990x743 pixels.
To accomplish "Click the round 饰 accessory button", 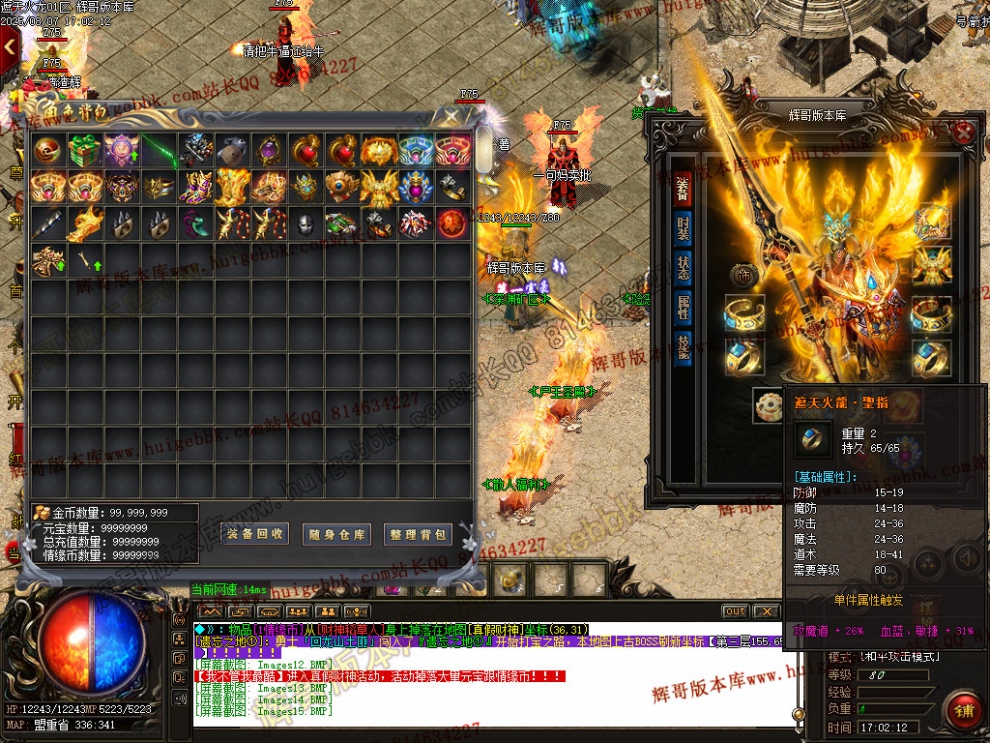I will click(742, 273).
